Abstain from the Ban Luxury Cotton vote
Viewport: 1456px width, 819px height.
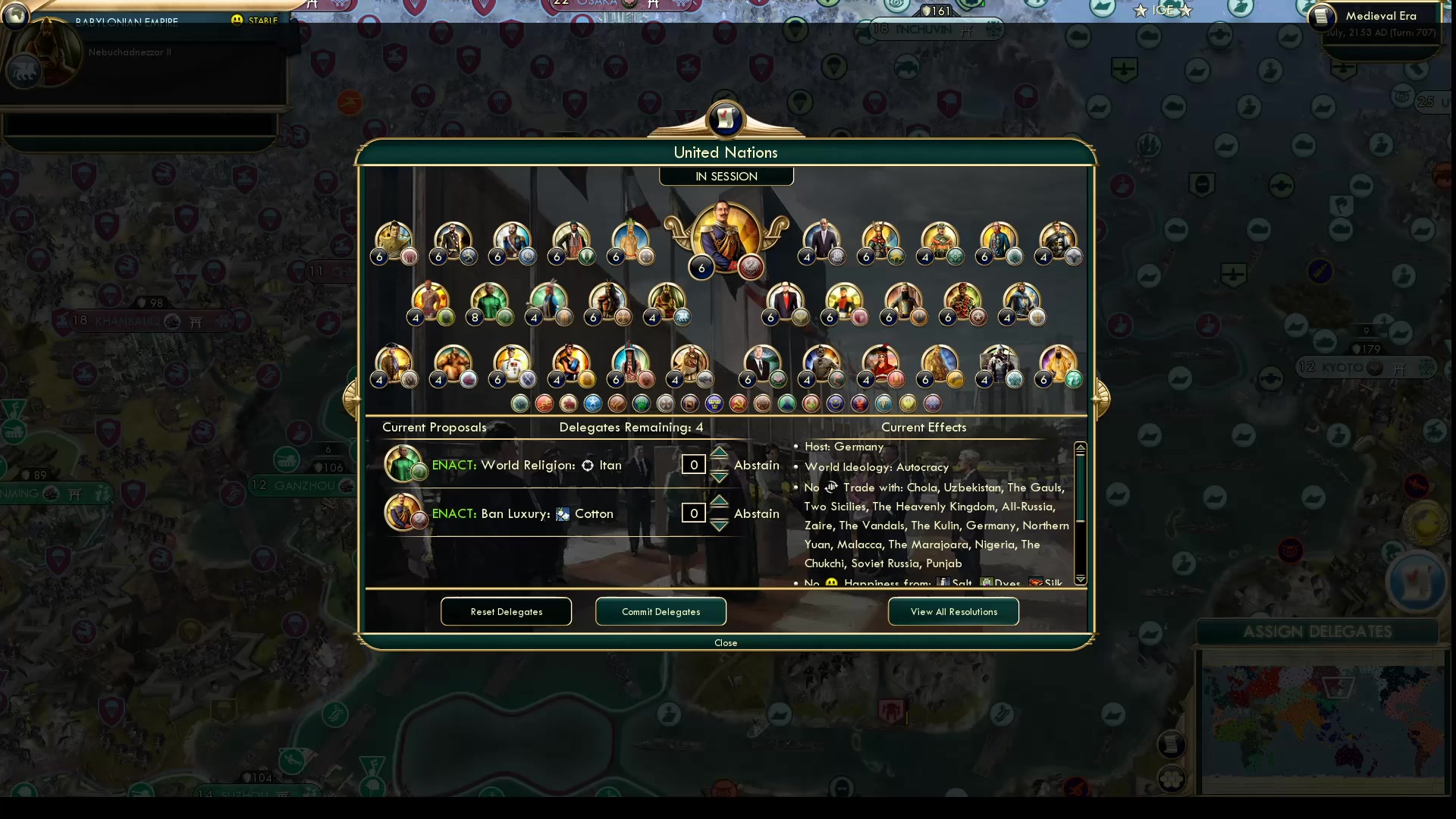(x=757, y=513)
